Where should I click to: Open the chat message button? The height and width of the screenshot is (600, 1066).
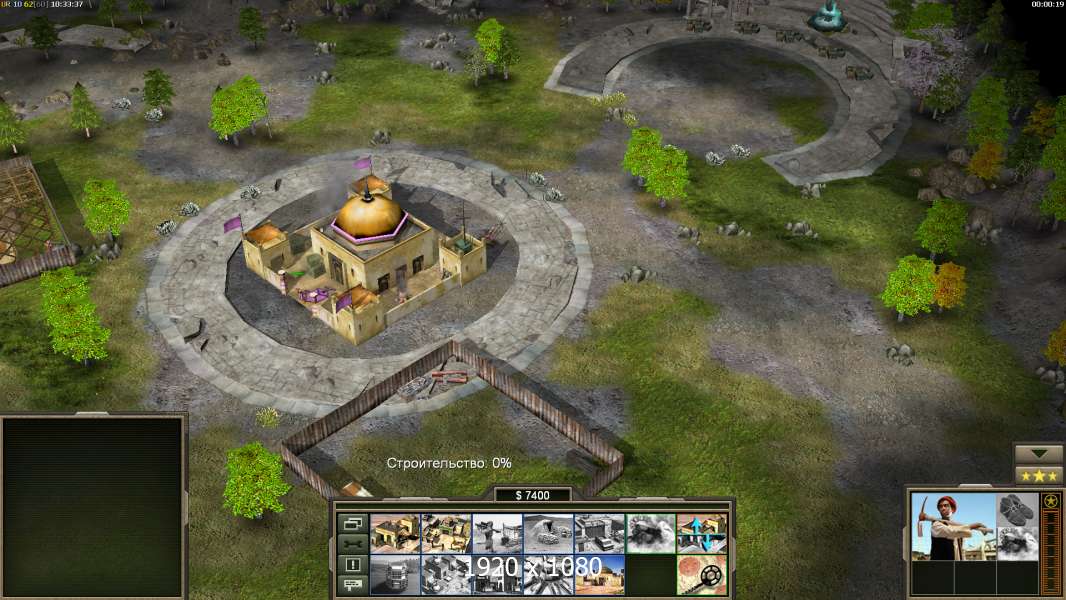coord(352,585)
